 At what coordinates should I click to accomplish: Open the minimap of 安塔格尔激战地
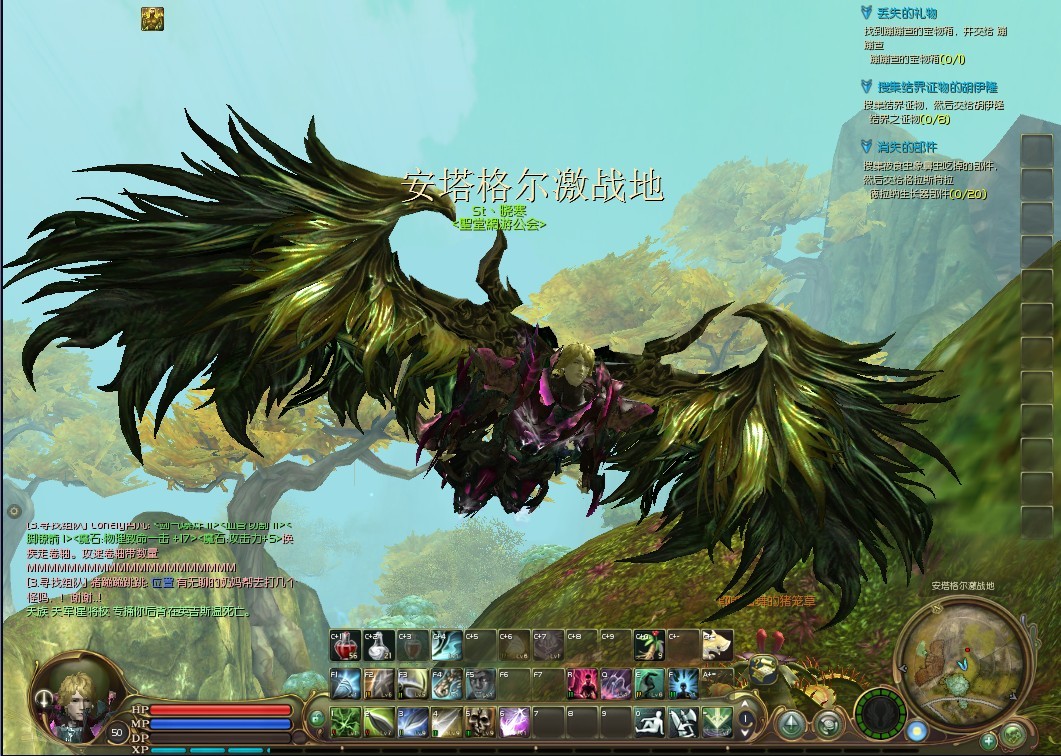[962, 658]
